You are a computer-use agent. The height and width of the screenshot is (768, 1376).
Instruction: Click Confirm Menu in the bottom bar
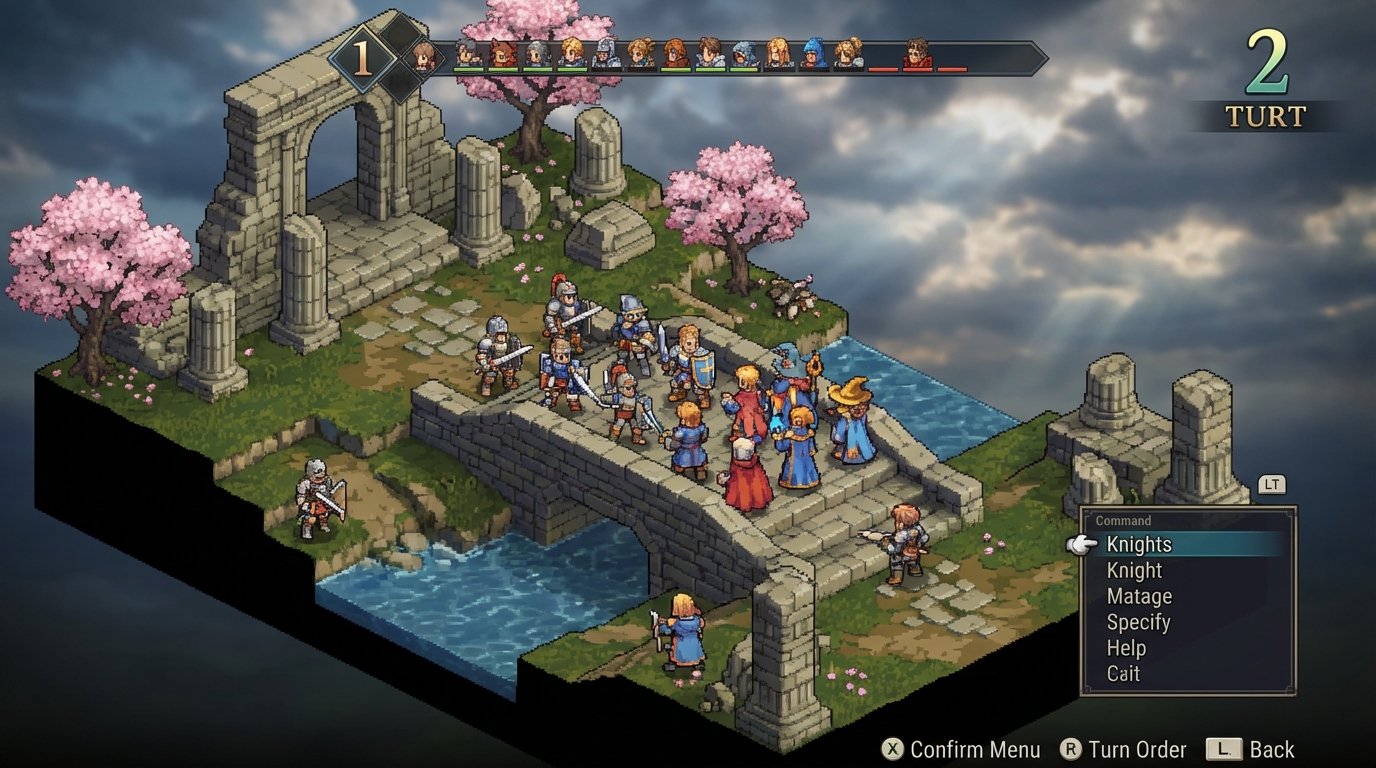pos(975,750)
